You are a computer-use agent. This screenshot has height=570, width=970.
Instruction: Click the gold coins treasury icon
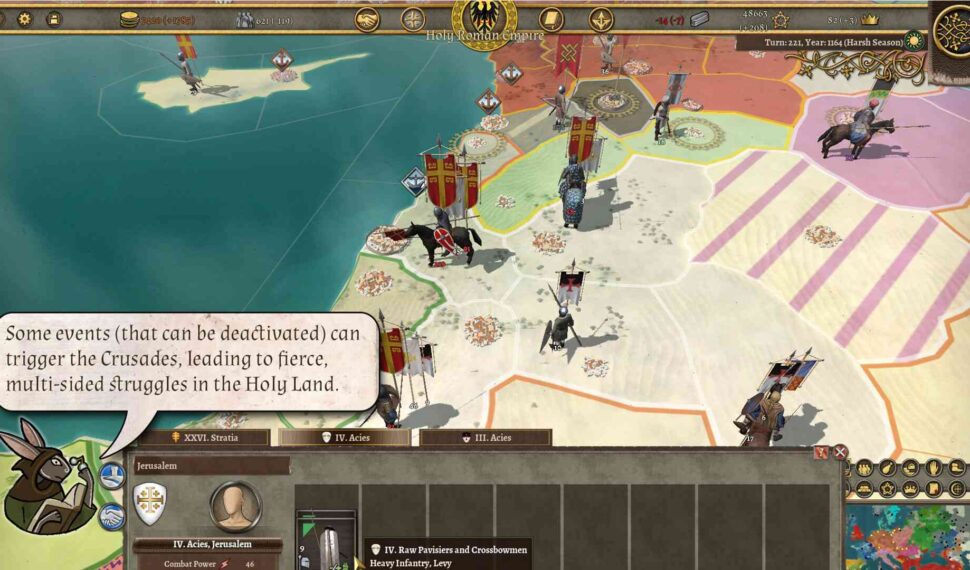(129, 19)
